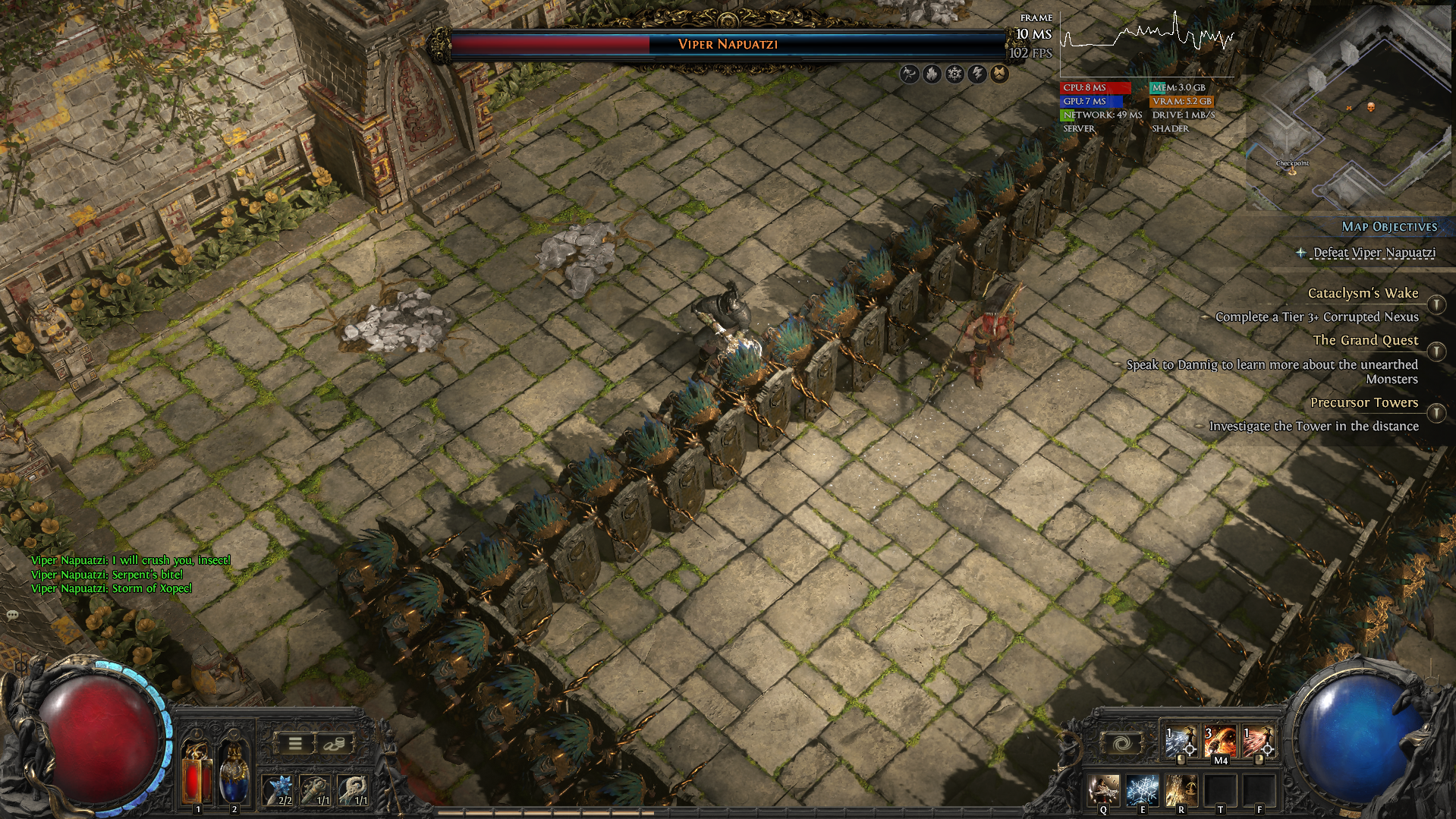Select the ice crystal charm slot
Image resolution: width=1456 pixels, height=819 pixels.
pos(279,789)
